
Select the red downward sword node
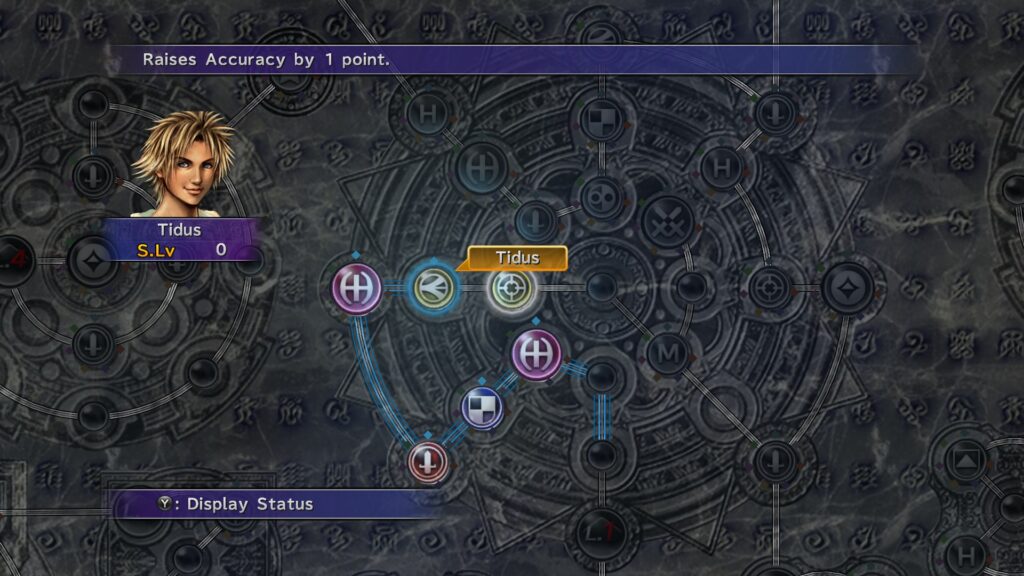428,462
